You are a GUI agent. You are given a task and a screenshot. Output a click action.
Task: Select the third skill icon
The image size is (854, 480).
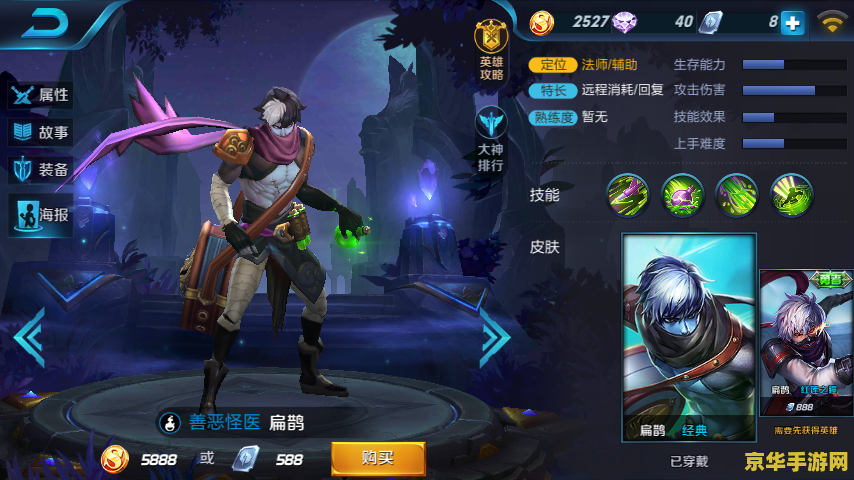[x=737, y=194]
